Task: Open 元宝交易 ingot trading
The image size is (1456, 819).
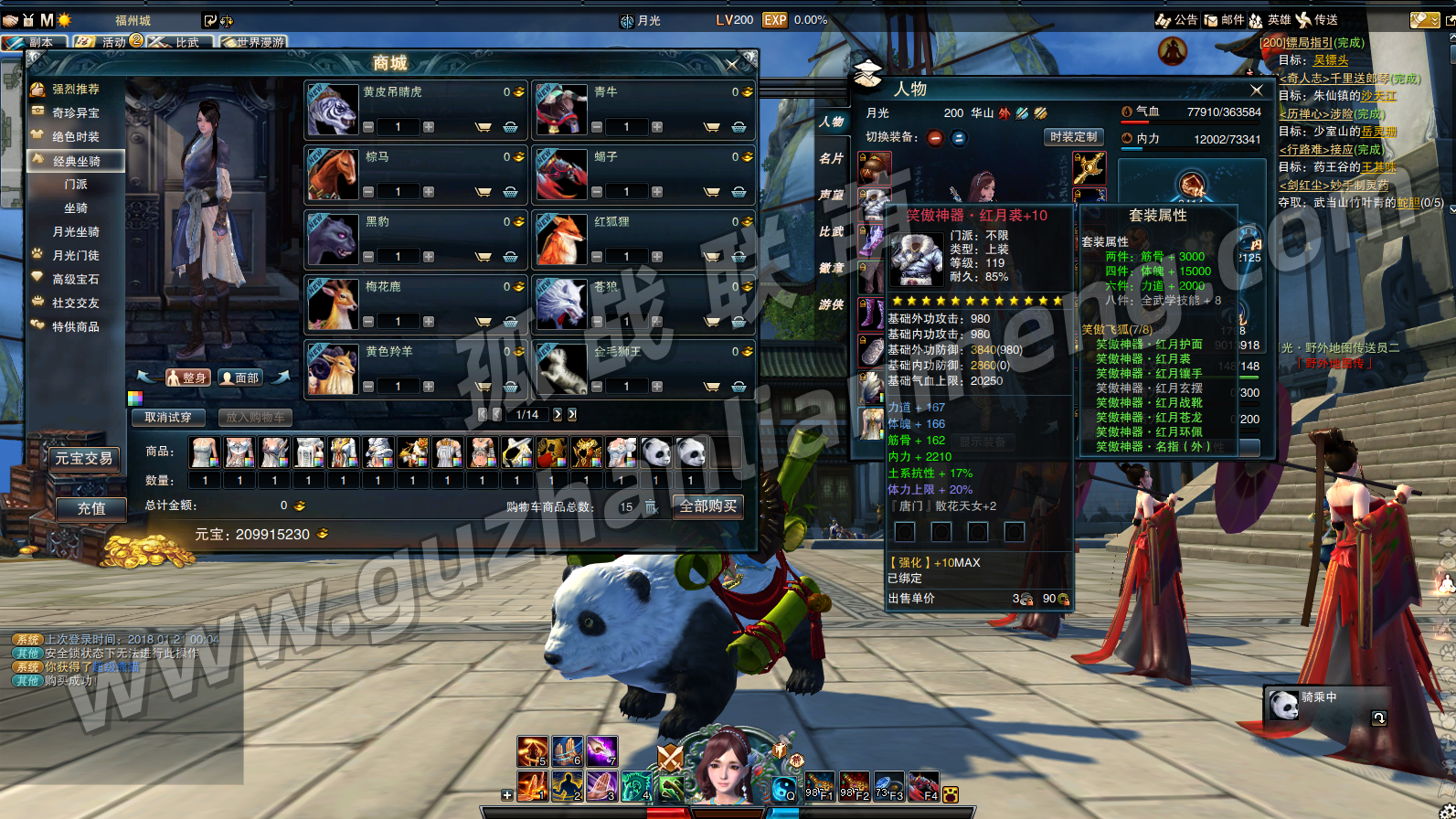Action: [x=83, y=459]
